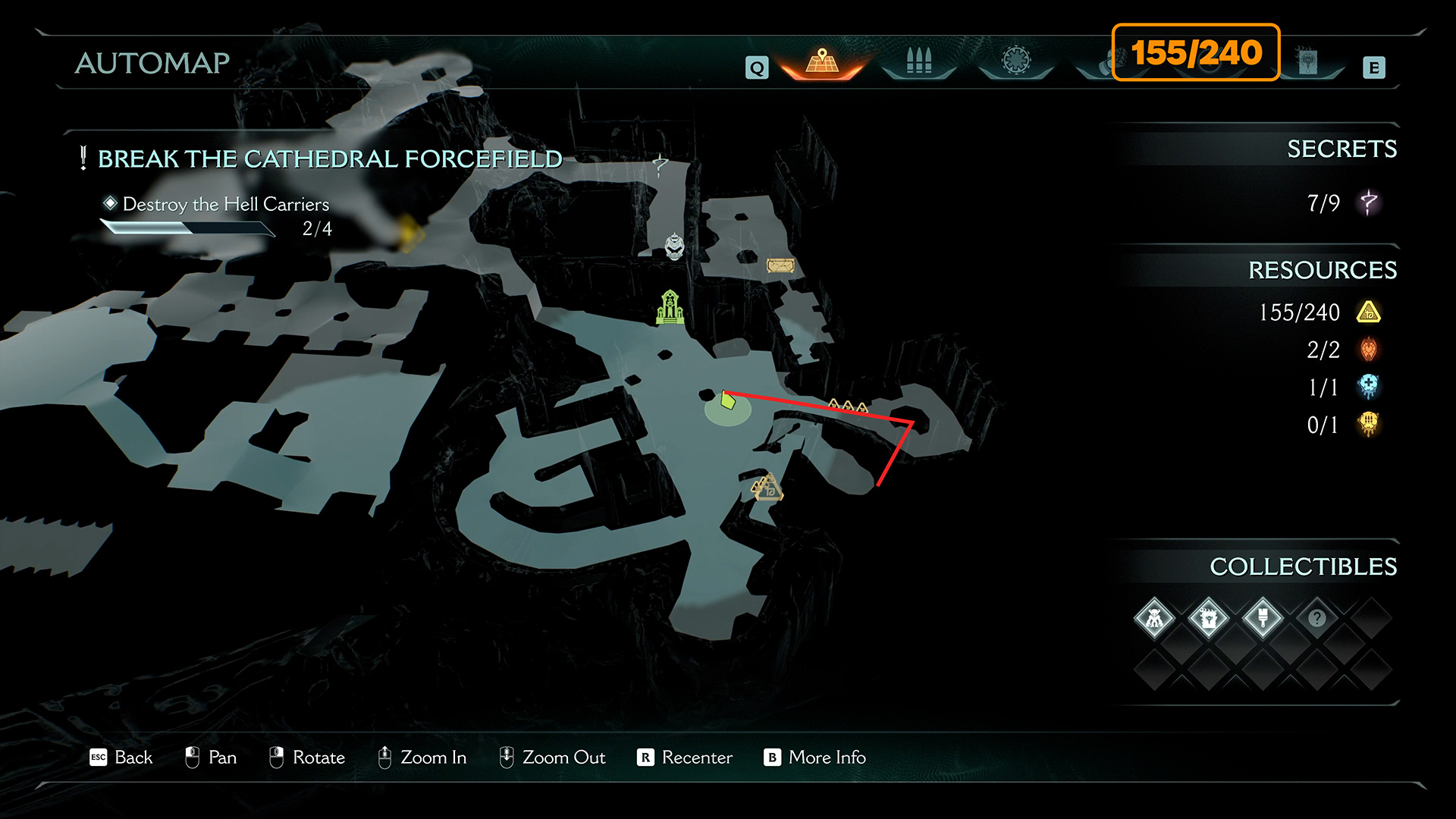1456x819 pixels.
Task: Click the gold pile marker on the map
Action: [767, 488]
